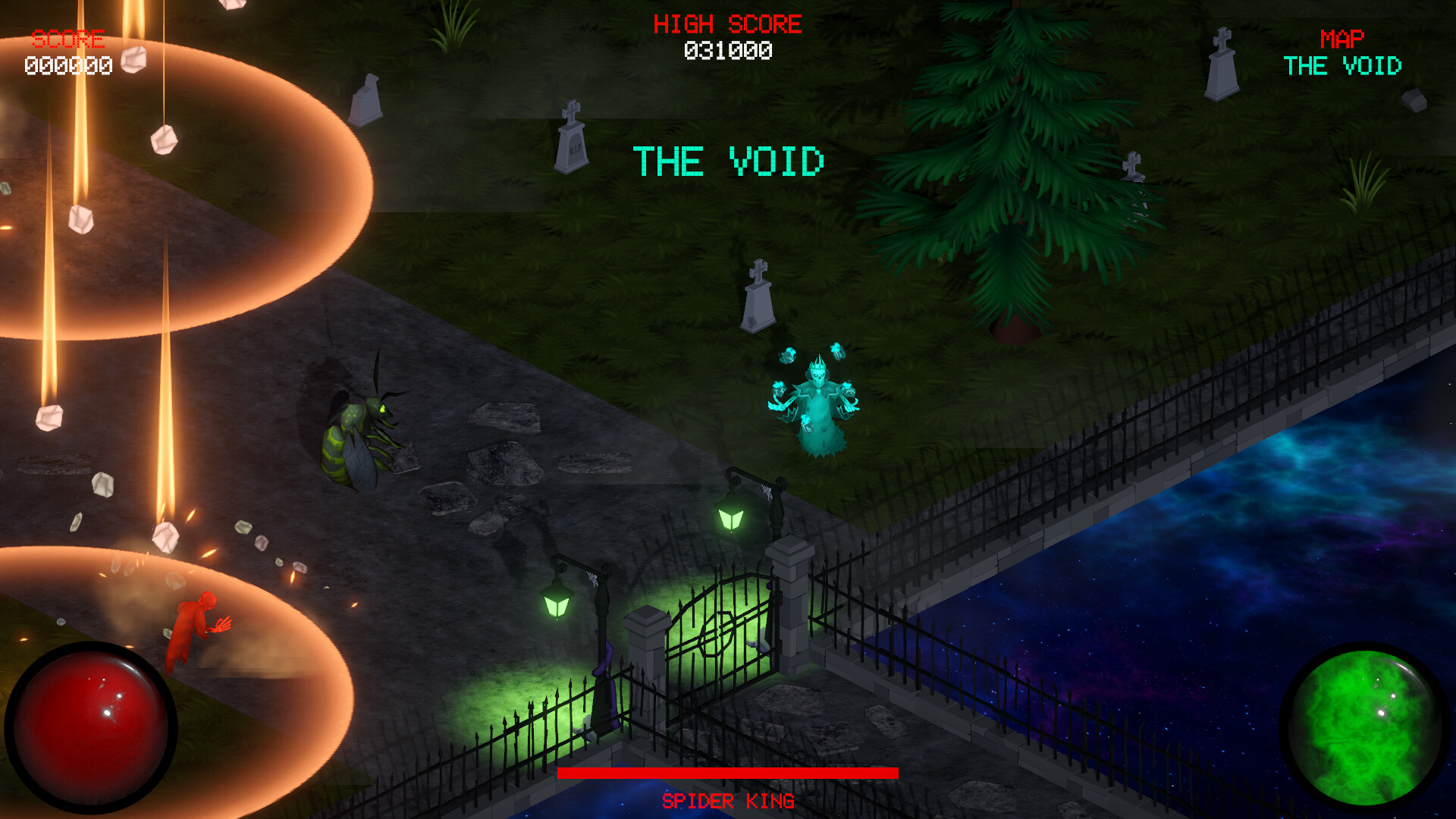Click the red SPIDER KING health bar
This screenshot has width=1456, height=819.
click(728, 771)
